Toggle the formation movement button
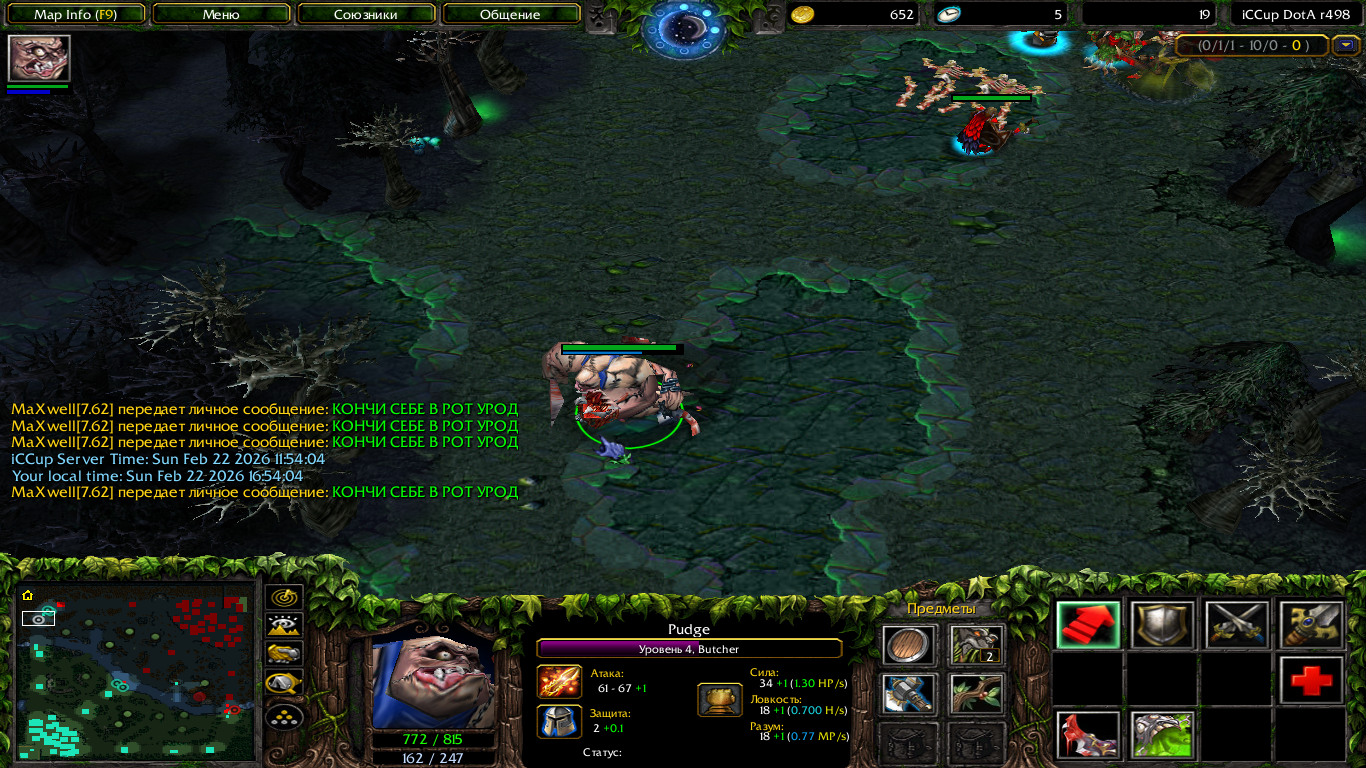 [x=285, y=717]
